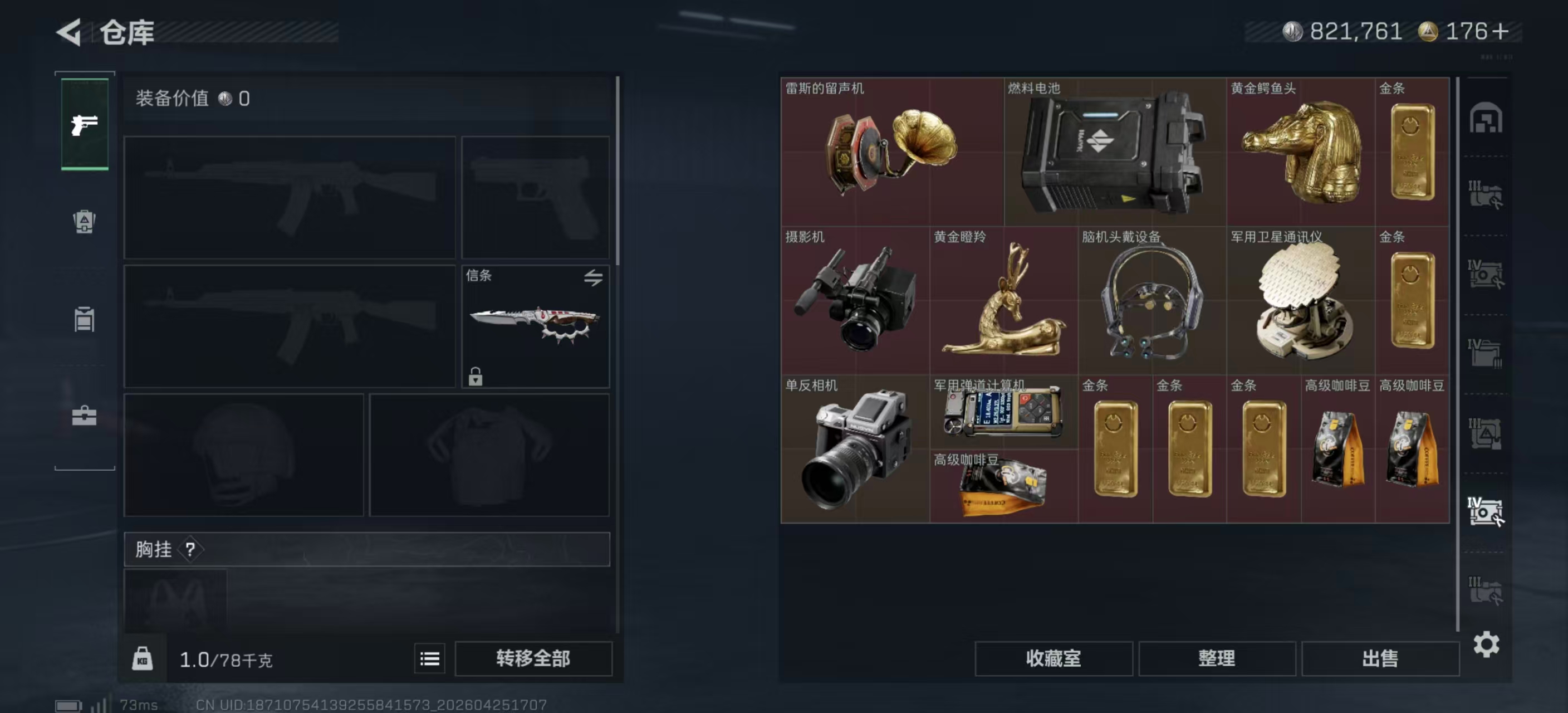Click the question mark next to 胸挂
This screenshot has height=713, width=1568.
coord(190,550)
